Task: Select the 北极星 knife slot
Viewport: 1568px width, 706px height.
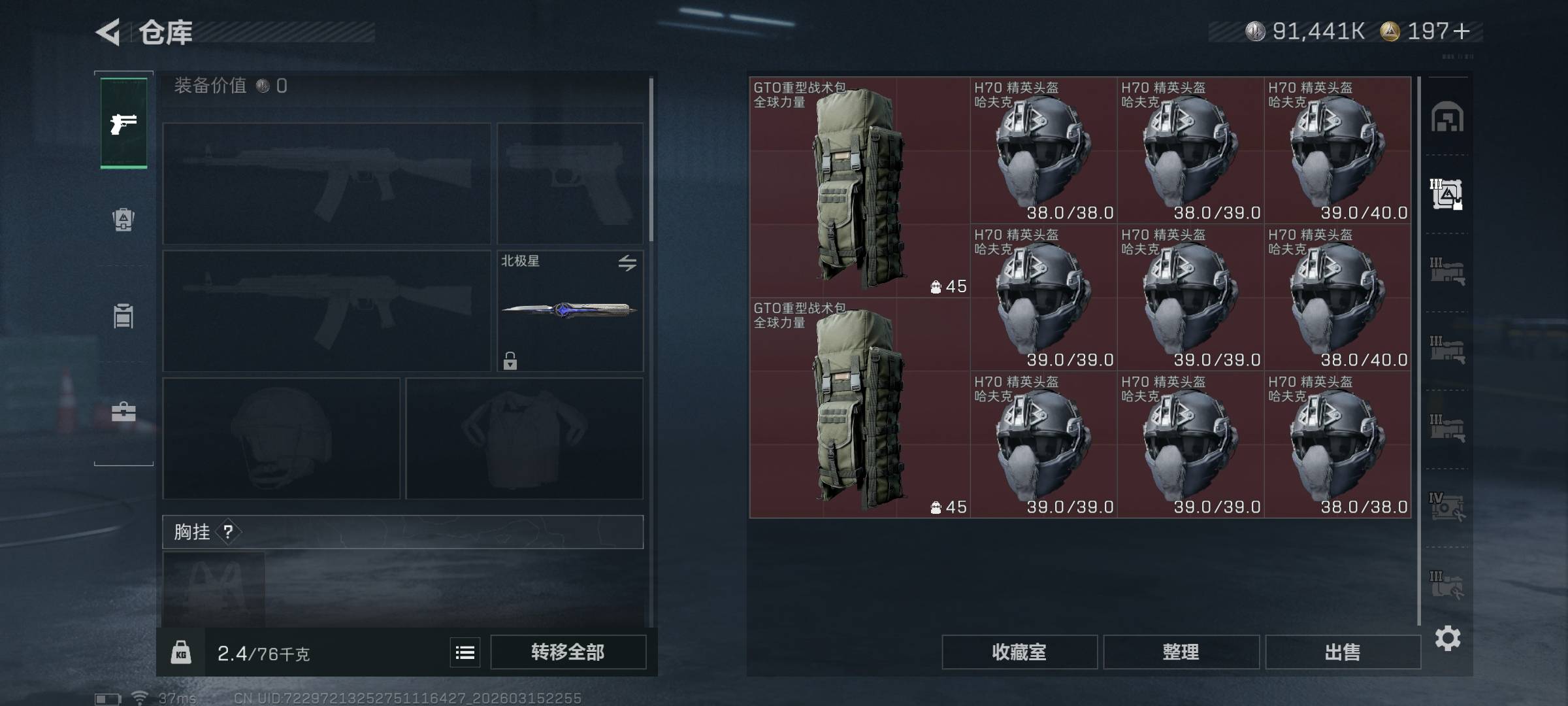Action: coord(569,311)
